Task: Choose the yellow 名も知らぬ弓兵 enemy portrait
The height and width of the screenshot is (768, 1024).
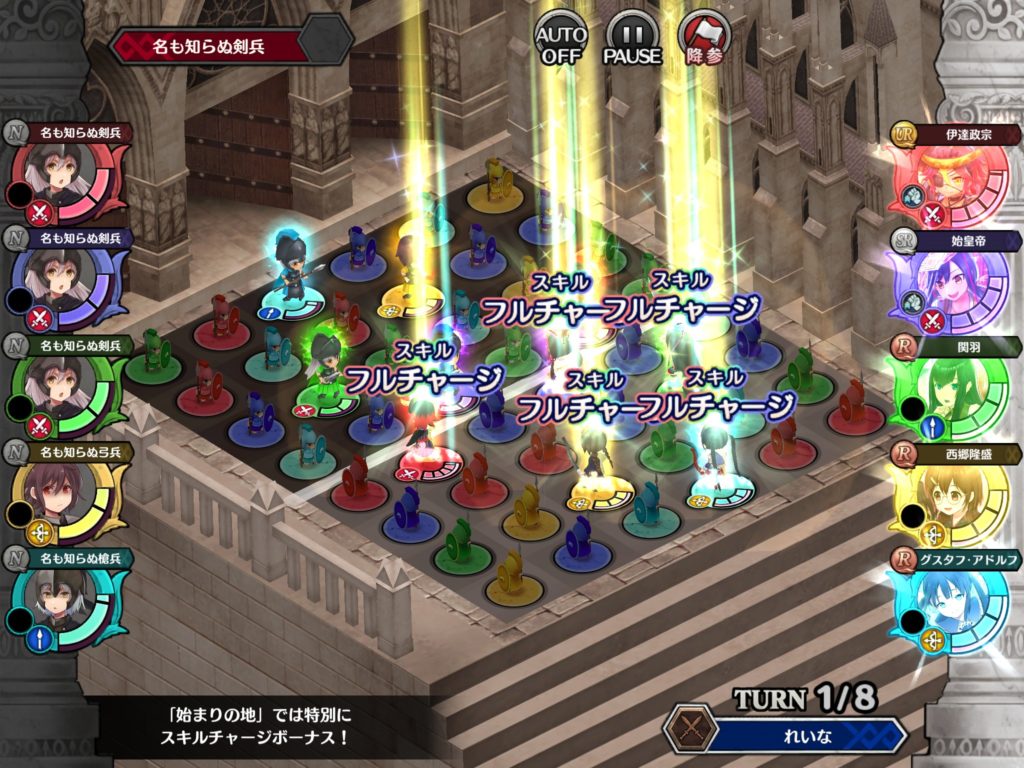Action: pos(68,498)
